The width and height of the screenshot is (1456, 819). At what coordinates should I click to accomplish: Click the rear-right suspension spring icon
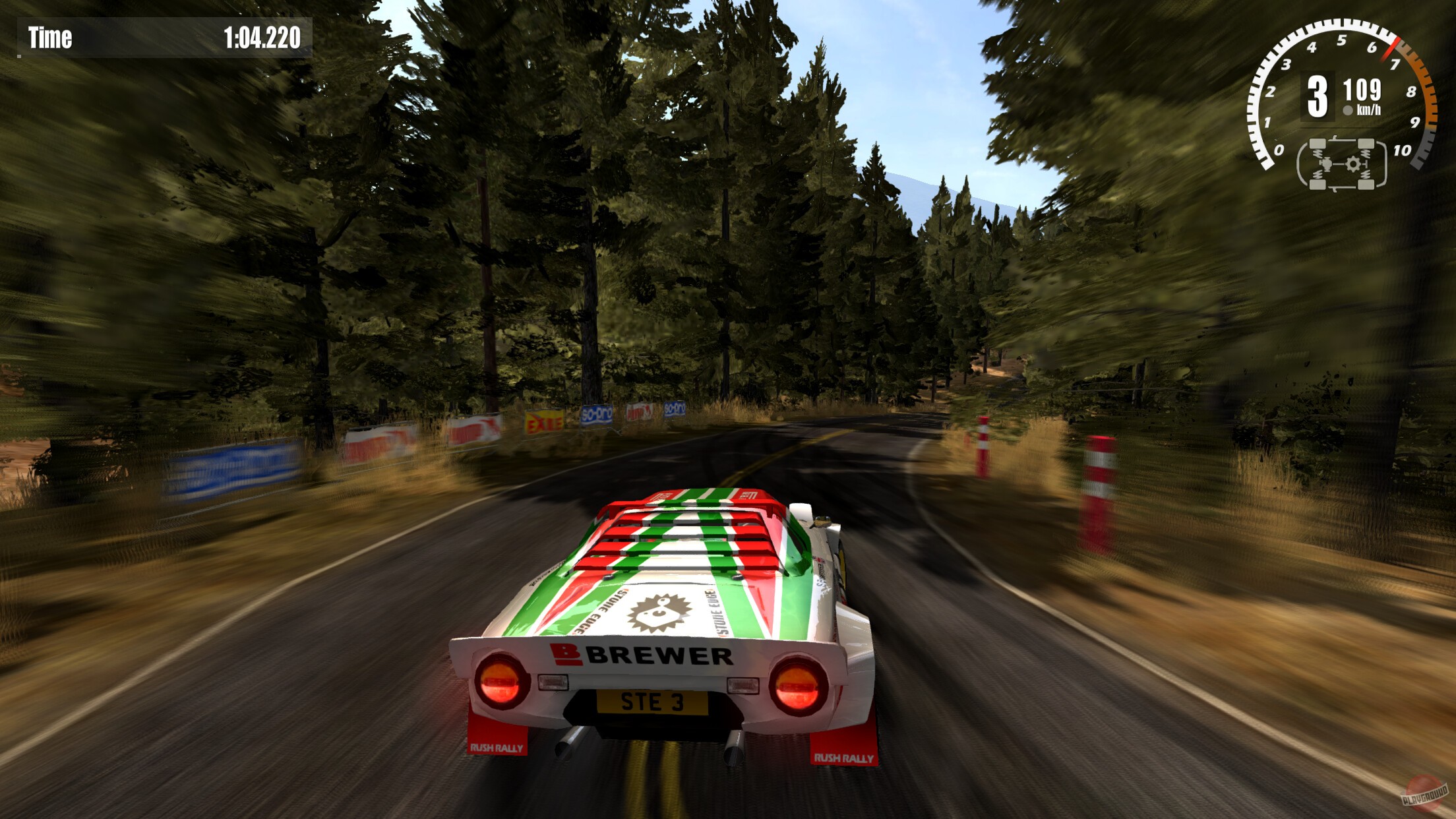(1366, 175)
